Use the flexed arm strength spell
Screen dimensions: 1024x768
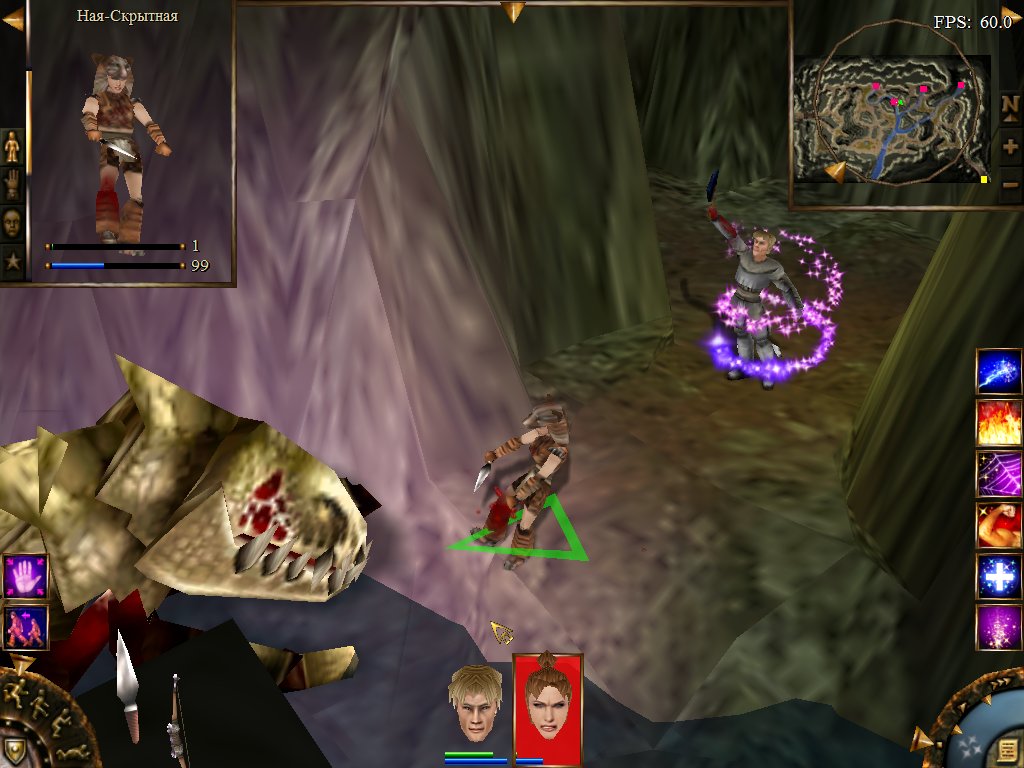click(x=998, y=525)
